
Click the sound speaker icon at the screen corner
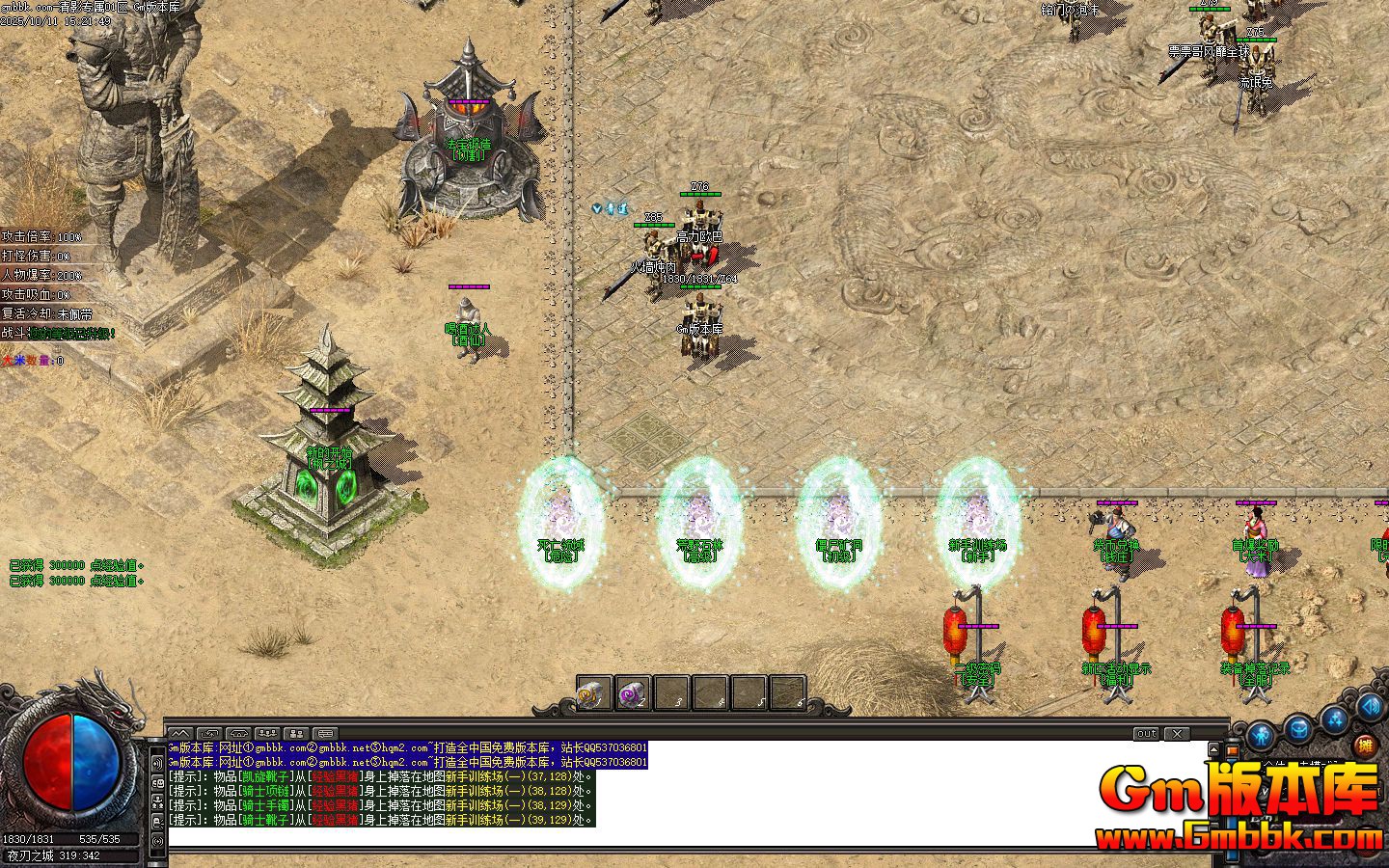tap(1371, 707)
